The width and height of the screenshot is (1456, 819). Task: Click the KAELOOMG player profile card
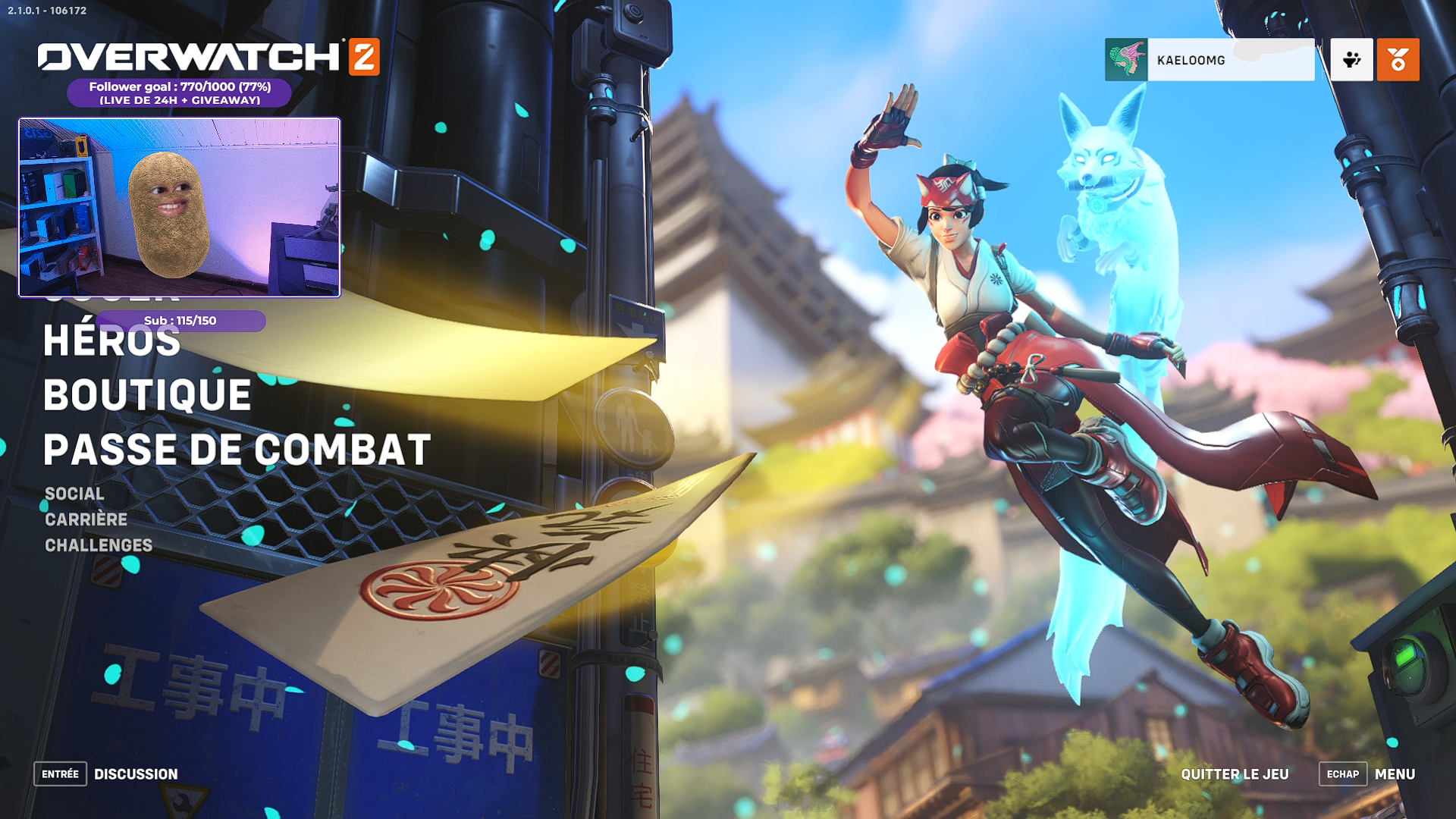point(1209,60)
